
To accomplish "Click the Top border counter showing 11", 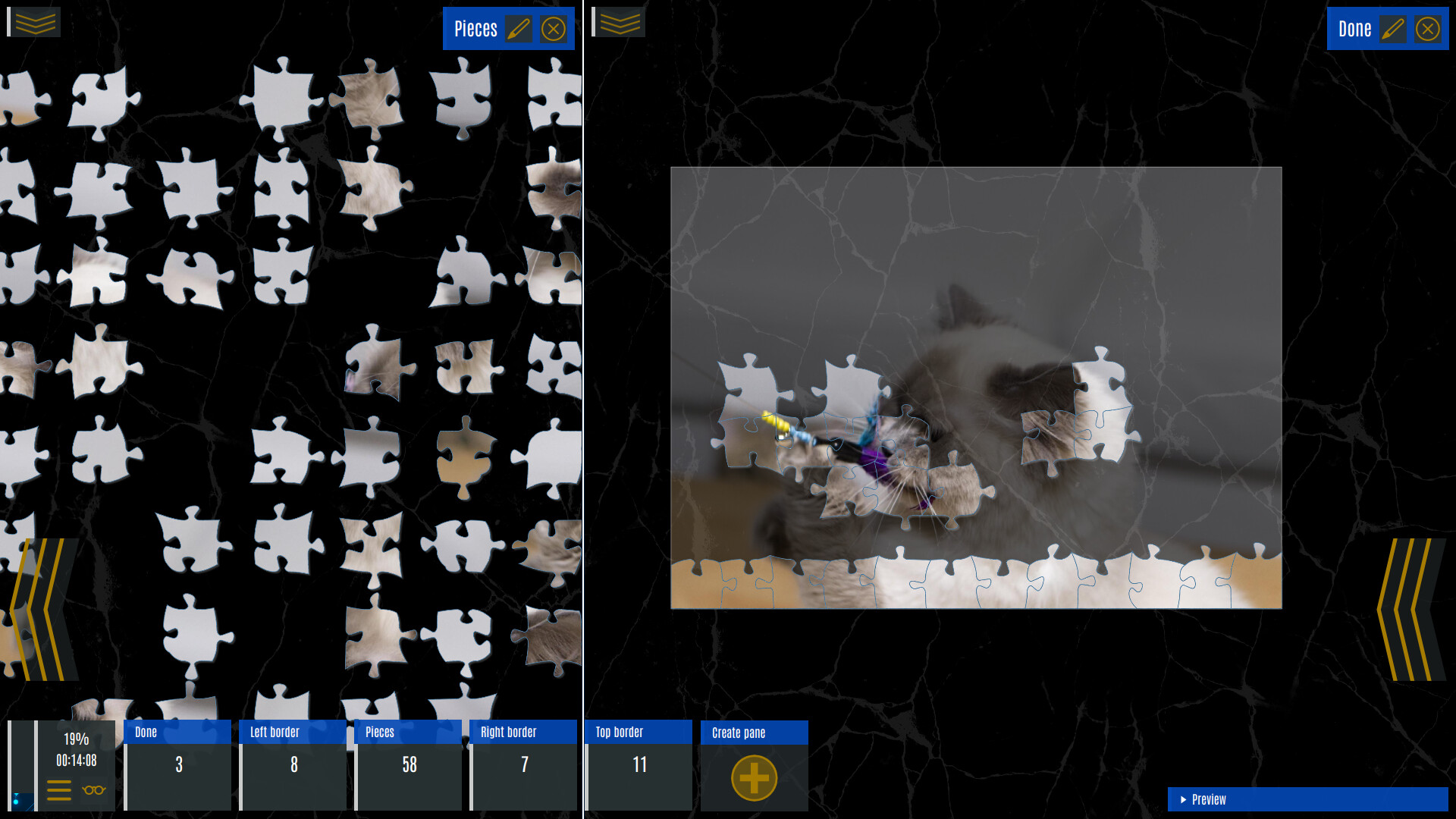I will point(639,766).
